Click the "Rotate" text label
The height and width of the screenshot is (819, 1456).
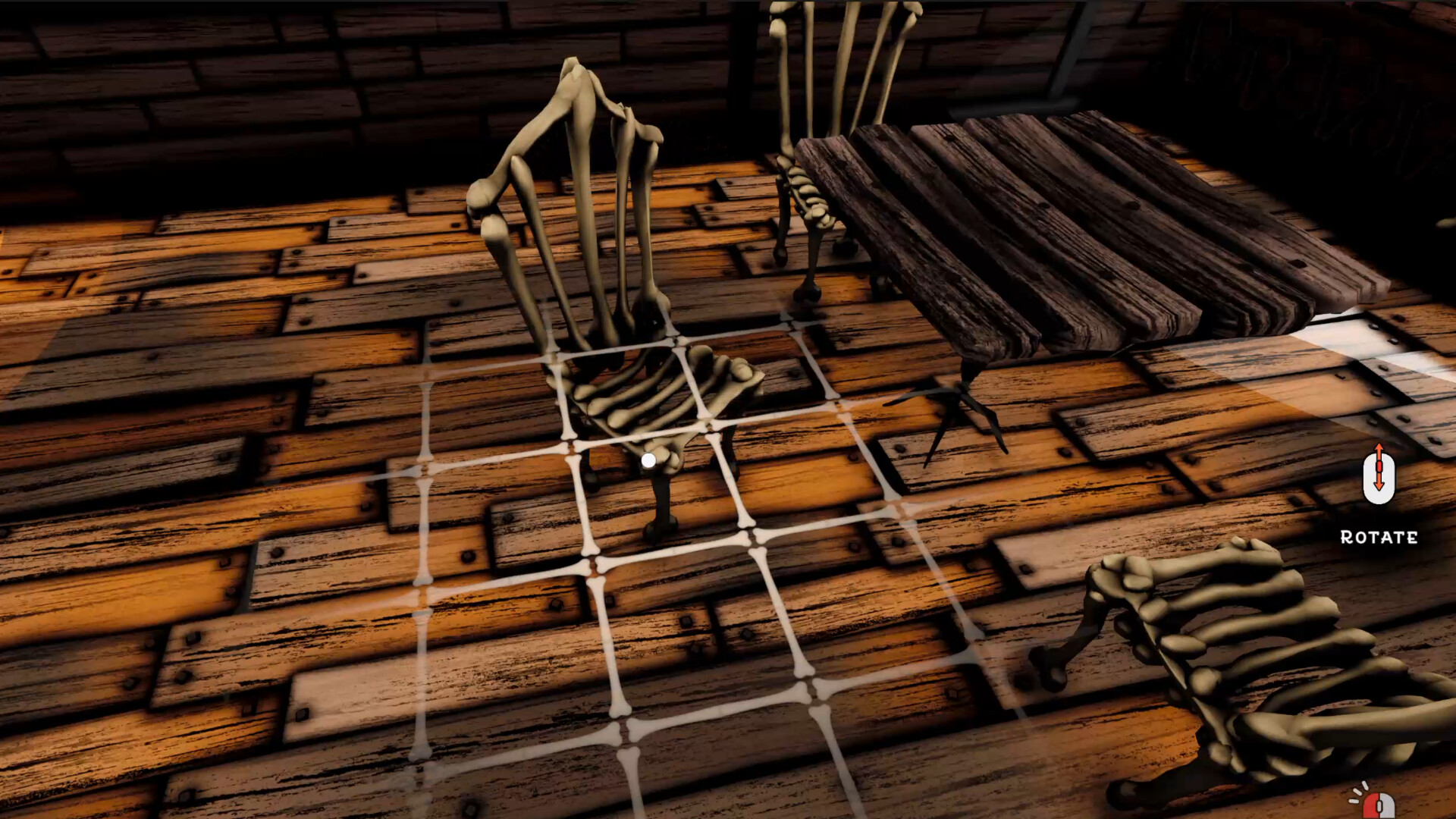coord(1379,536)
